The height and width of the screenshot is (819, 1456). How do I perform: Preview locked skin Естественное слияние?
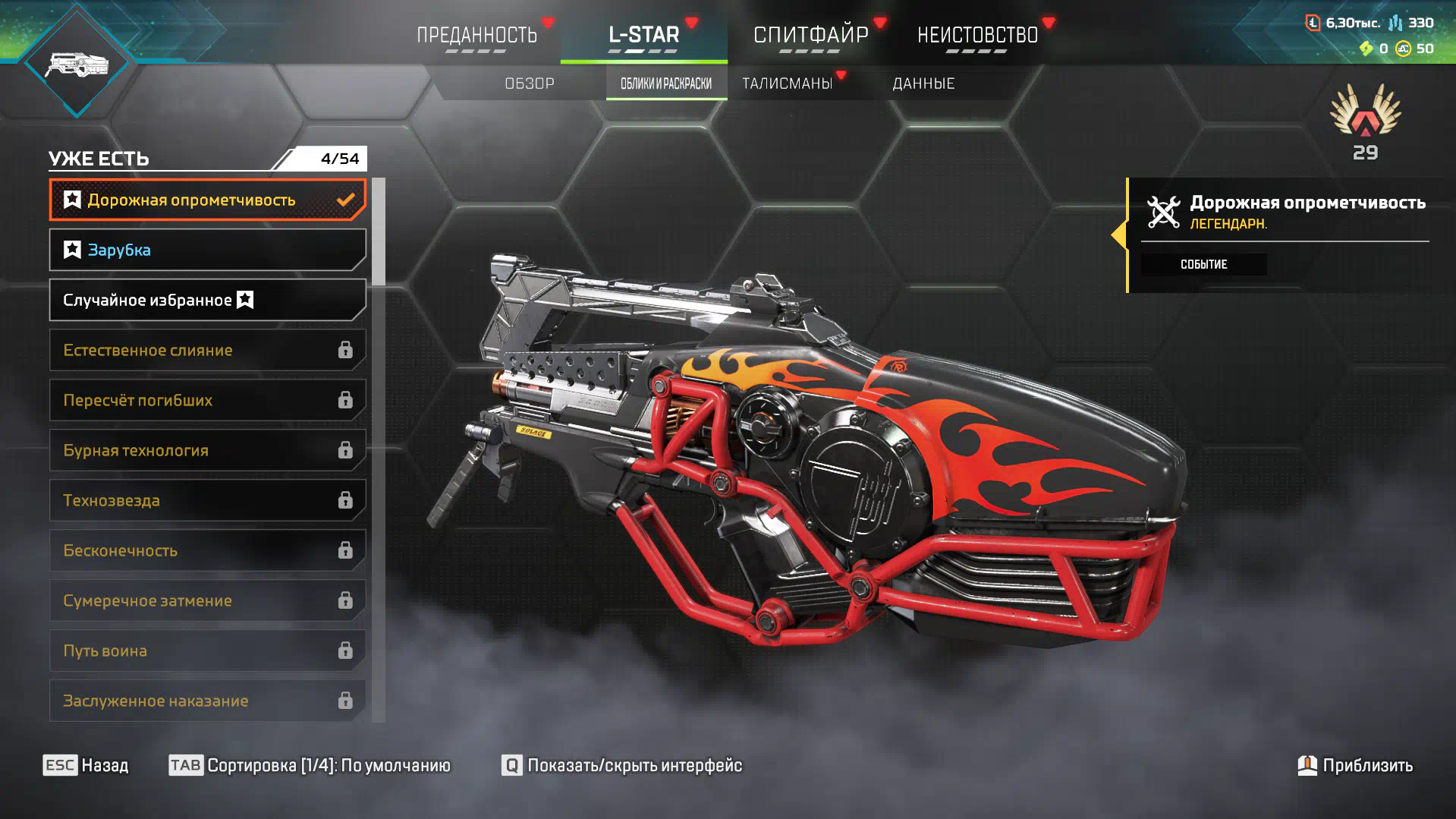pyautogui.click(x=207, y=350)
